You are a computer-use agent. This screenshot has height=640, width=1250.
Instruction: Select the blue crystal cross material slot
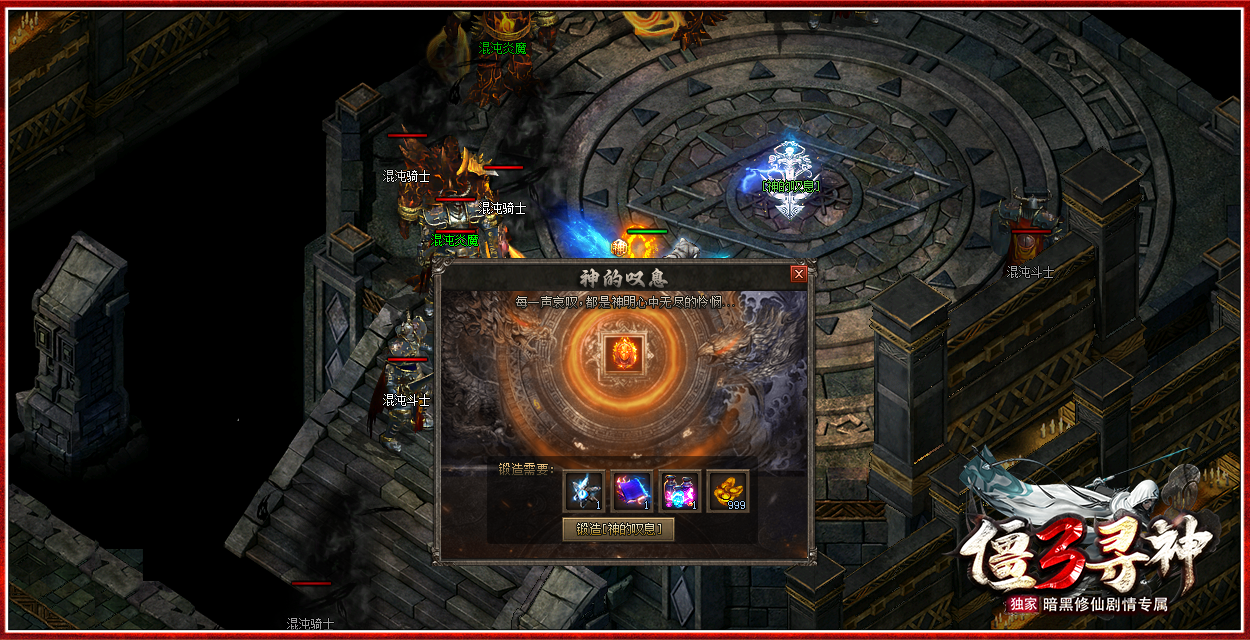point(584,490)
